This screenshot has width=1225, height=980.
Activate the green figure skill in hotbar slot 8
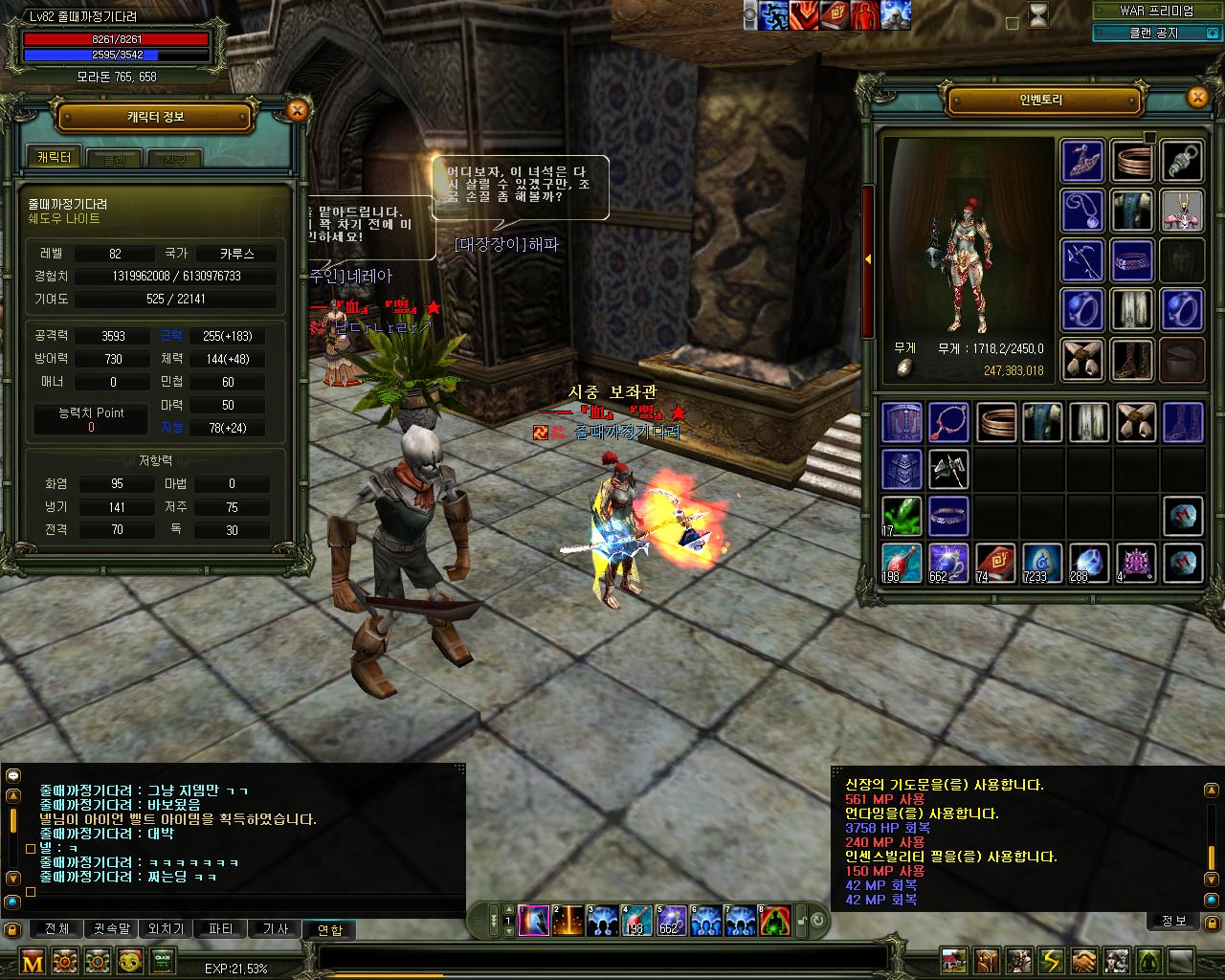[775, 922]
